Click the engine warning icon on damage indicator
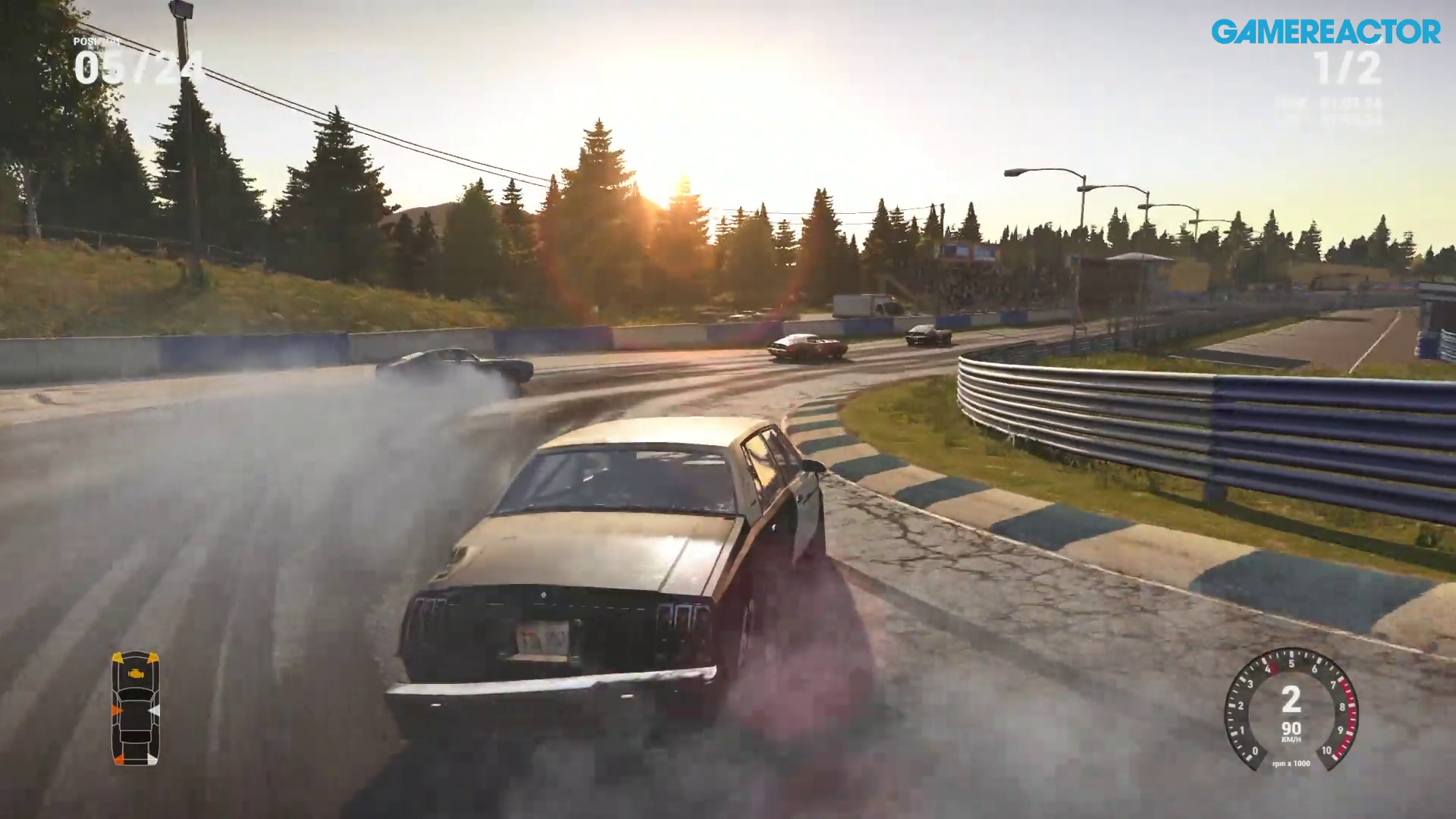This screenshot has height=819, width=1456. pos(136,674)
